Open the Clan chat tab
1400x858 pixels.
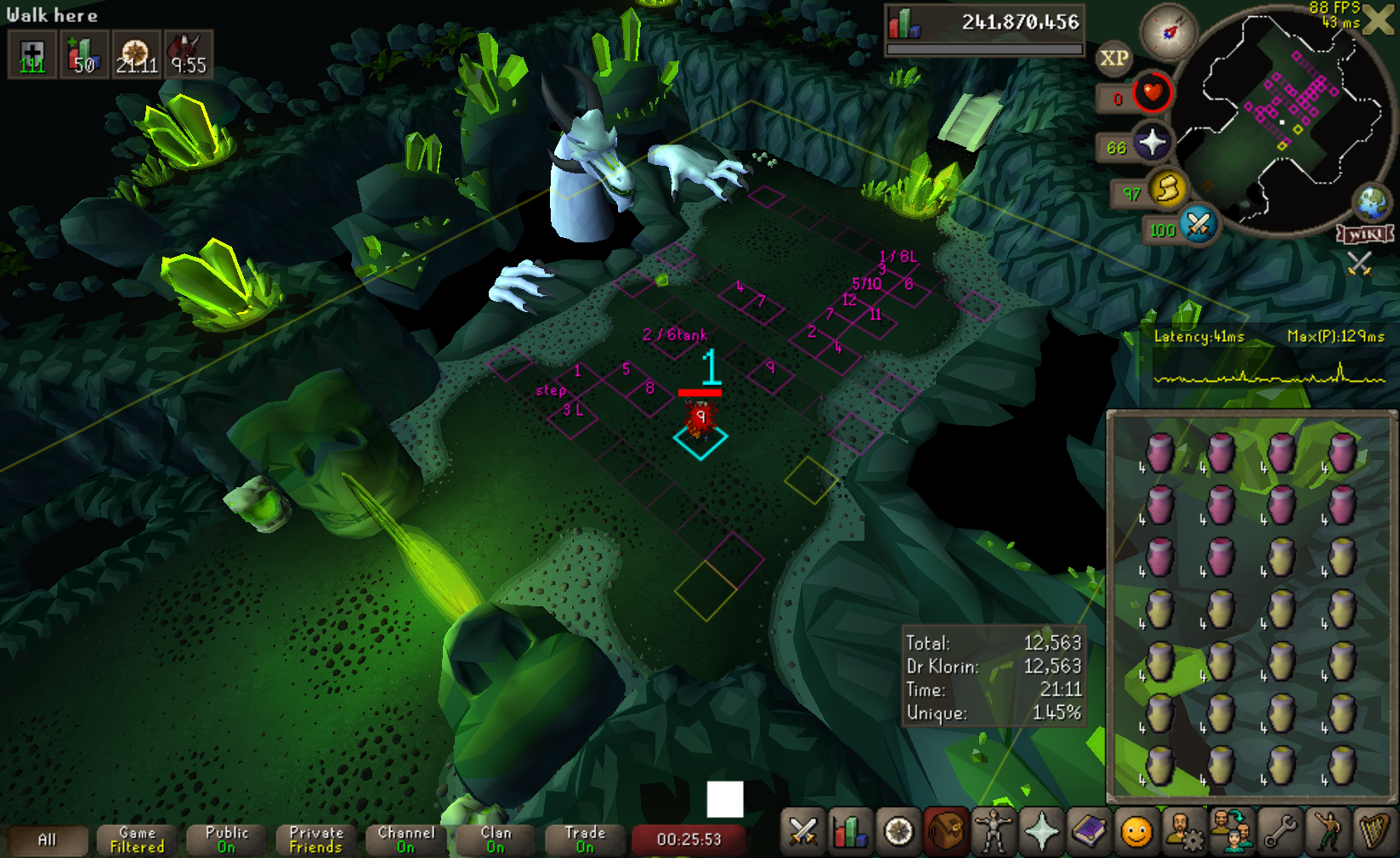click(496, 840)
